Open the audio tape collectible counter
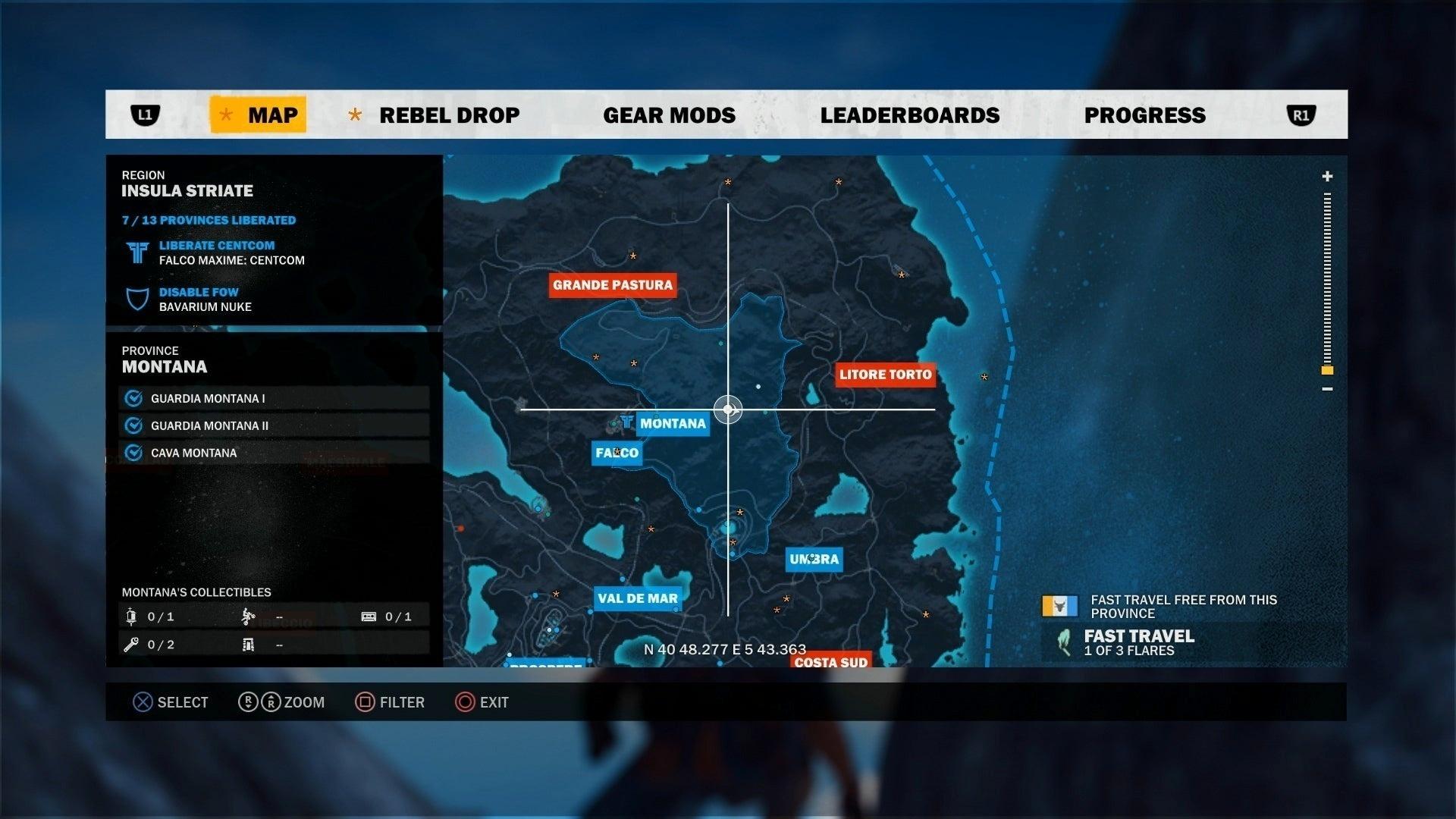The image size is (1456, 819). point(369,617)
